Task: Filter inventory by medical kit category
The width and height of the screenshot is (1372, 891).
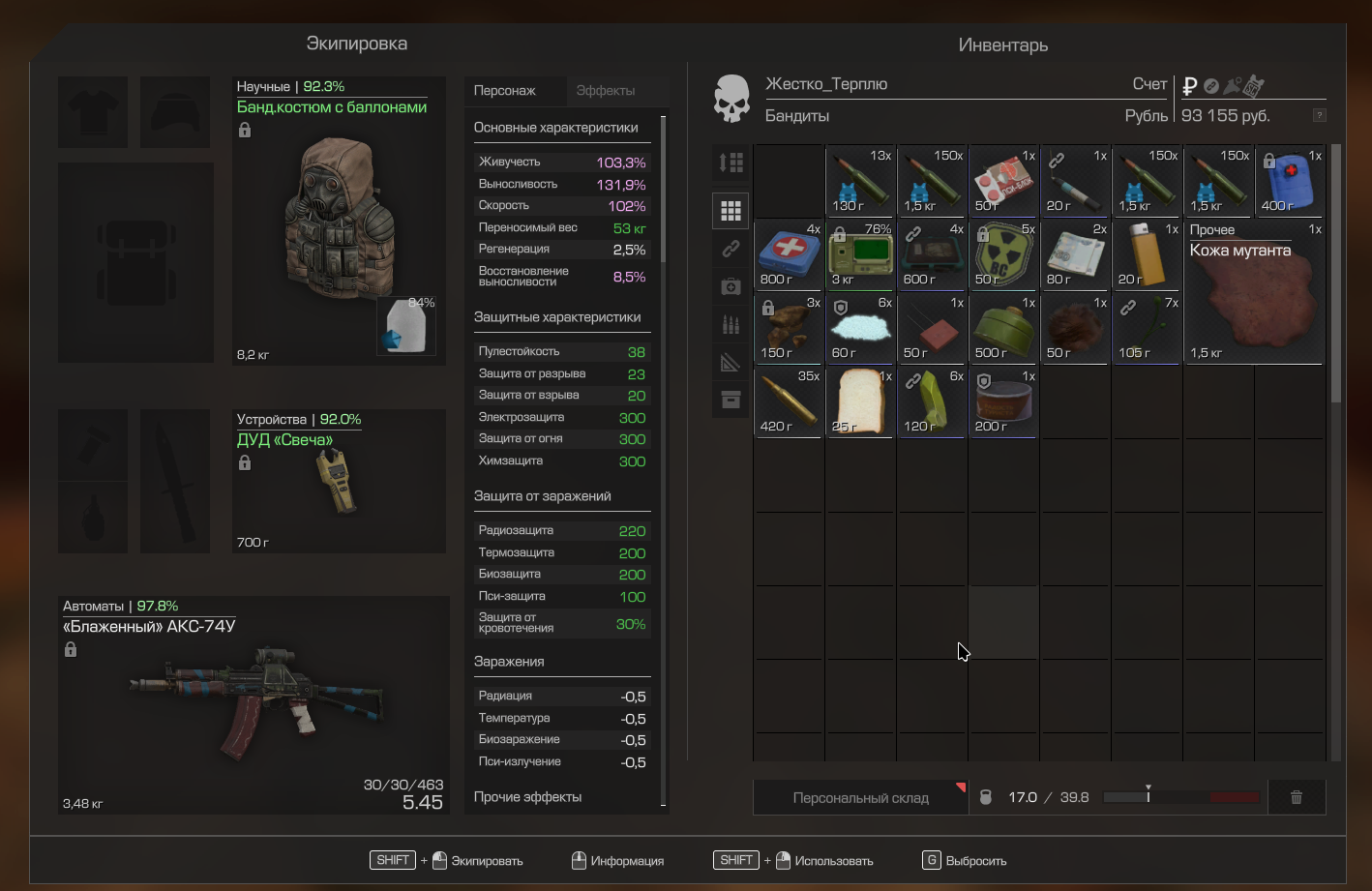Action: [731, 286]
